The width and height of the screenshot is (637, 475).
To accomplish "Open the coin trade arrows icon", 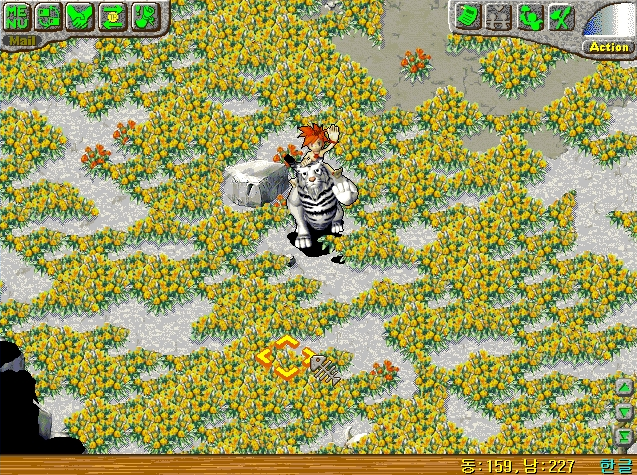I will coord(112,16).
